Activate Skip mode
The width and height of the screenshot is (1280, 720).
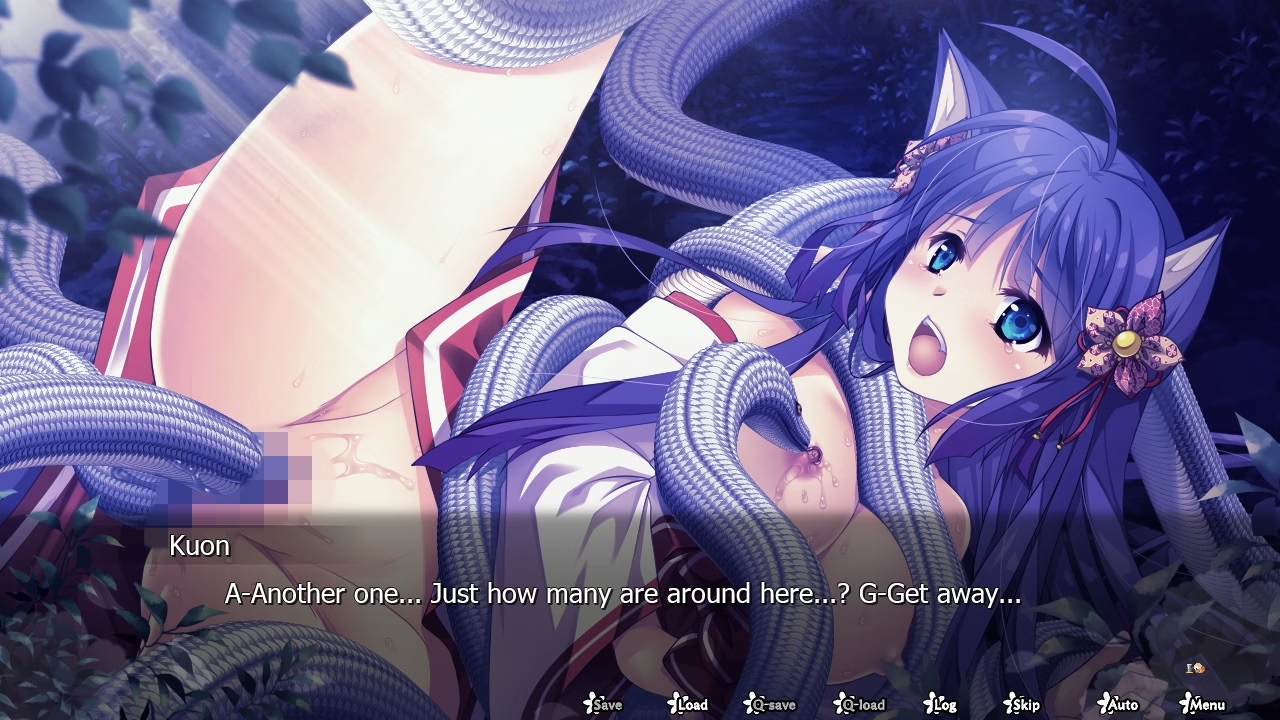(1022, 704)
